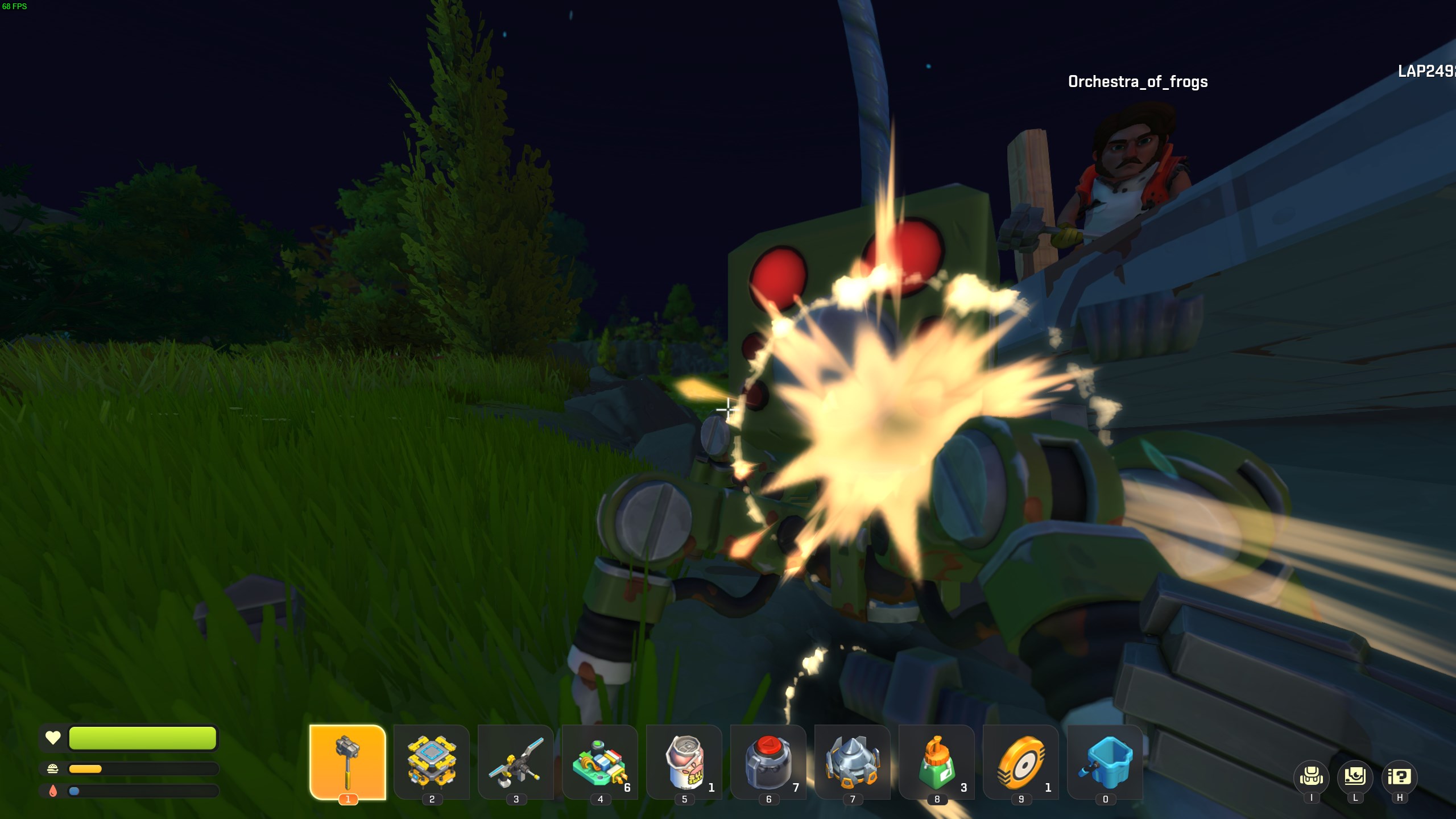Equip the connect tool in the hotbar
The height and width of the screenshot is (819, 1456).
[516, 762]
